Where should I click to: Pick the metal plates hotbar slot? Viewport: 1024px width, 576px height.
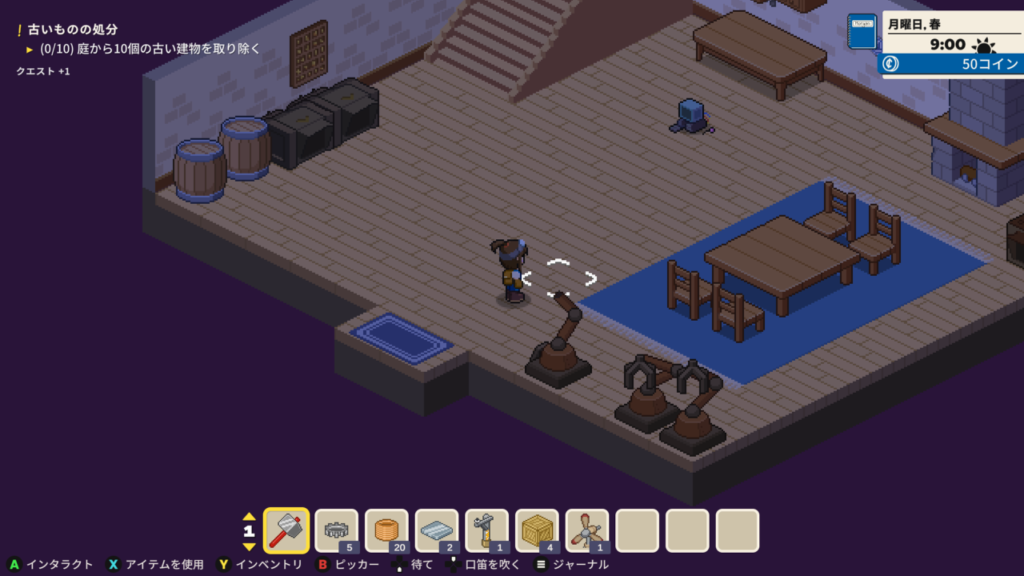[x=437, y=530]
